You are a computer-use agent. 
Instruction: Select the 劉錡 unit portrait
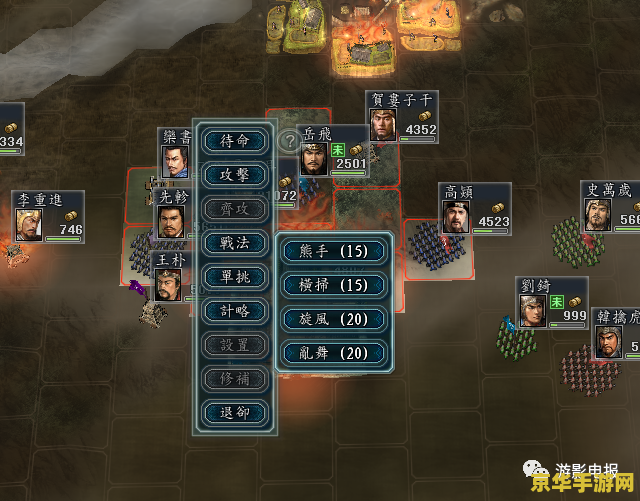(533, 310)
